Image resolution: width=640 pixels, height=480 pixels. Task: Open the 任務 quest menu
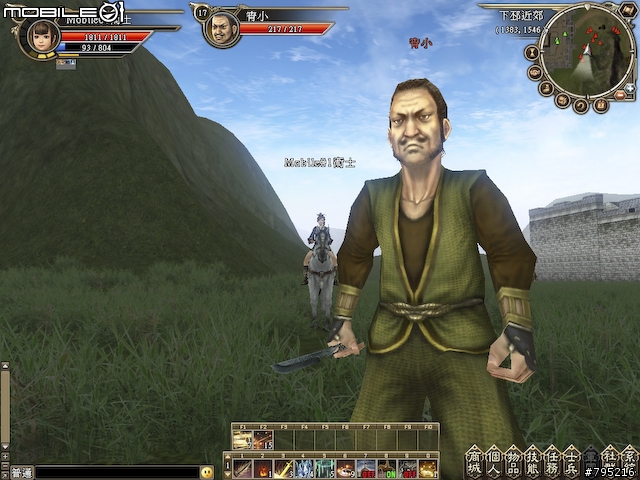pyautogui.click(x=551, y=460)
